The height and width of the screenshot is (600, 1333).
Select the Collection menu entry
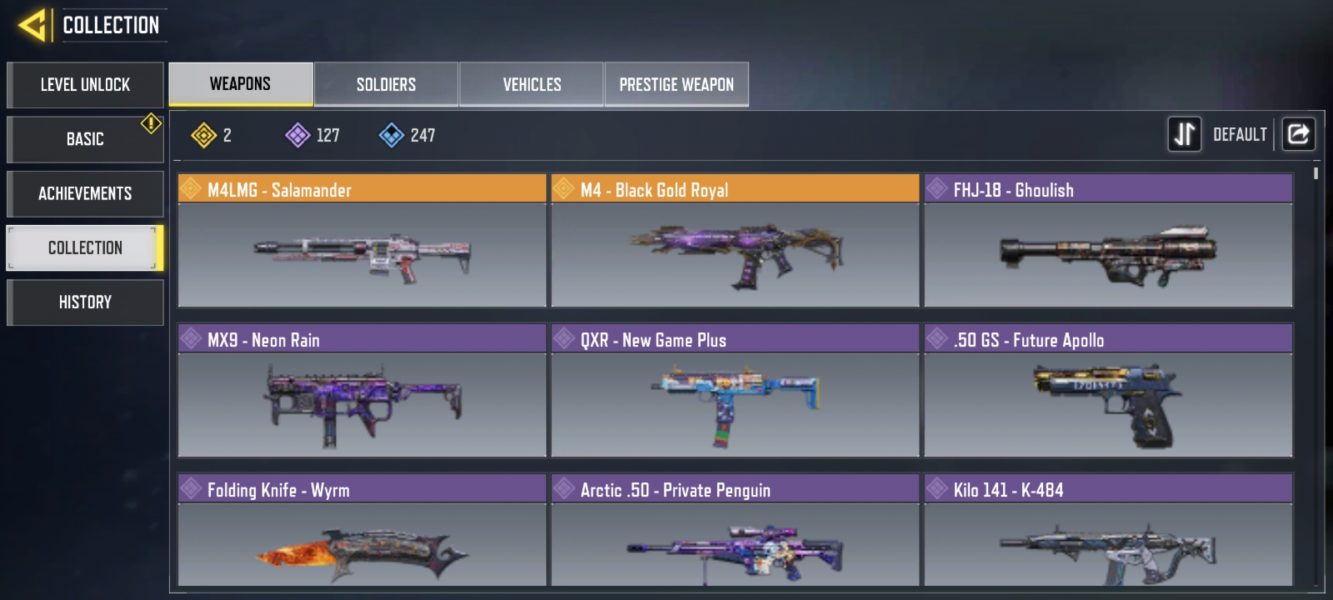click(85, 247)
